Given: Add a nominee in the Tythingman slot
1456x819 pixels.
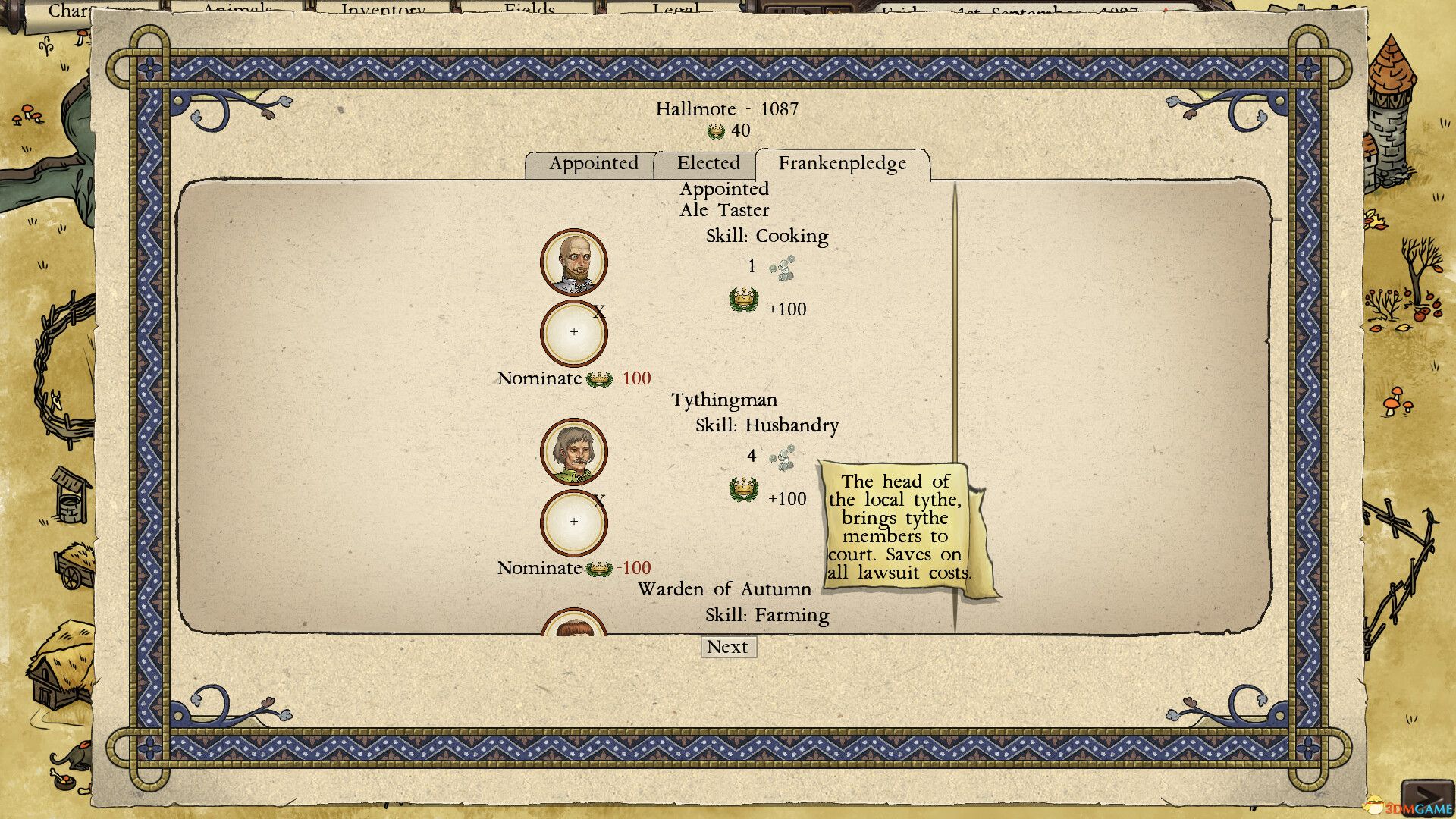Looking at the screenshot, I should [574, 522].
